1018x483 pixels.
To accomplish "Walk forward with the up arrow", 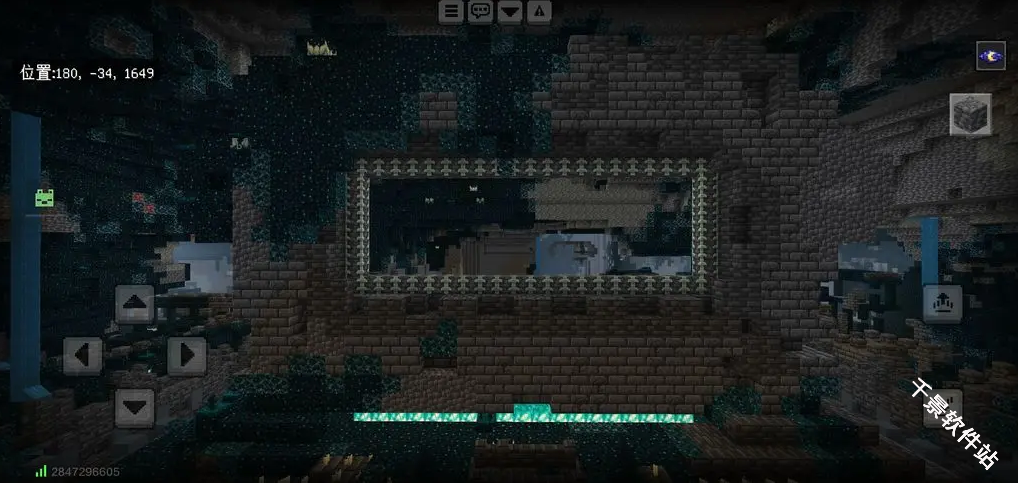I will click(x=135, y=303).
